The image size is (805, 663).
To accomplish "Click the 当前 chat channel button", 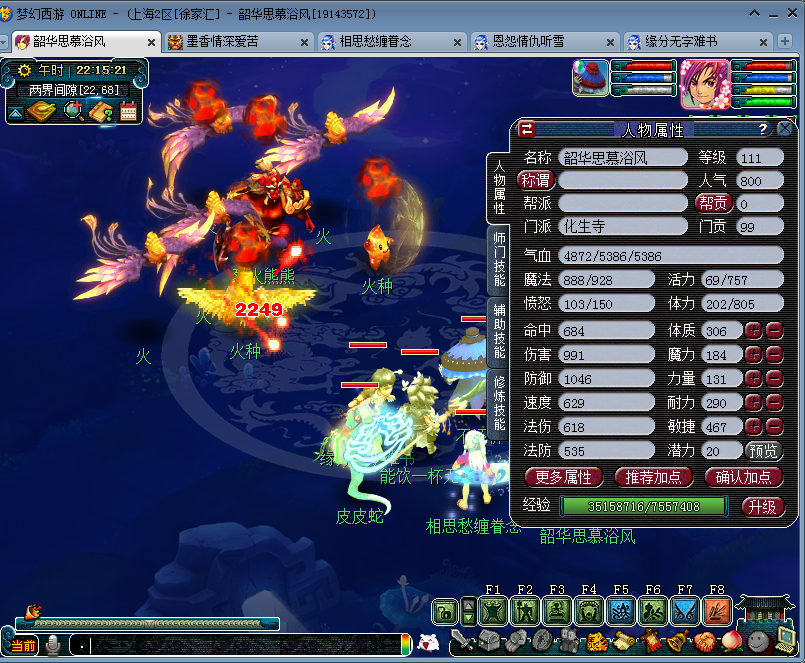I will [x=23, y=645].
